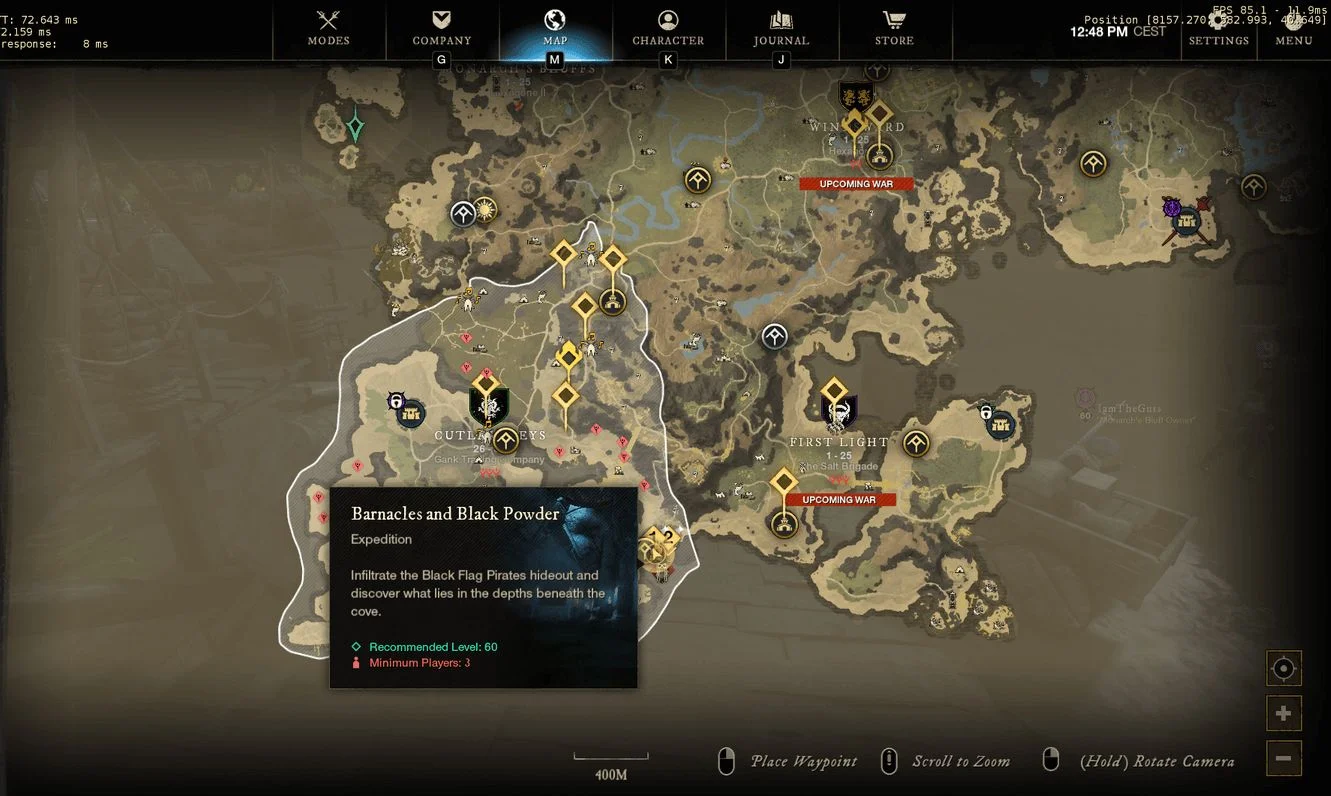Open the Store tab
Image resolution: width=1331 pixels, height=796 pixels.
coord(894,28)
